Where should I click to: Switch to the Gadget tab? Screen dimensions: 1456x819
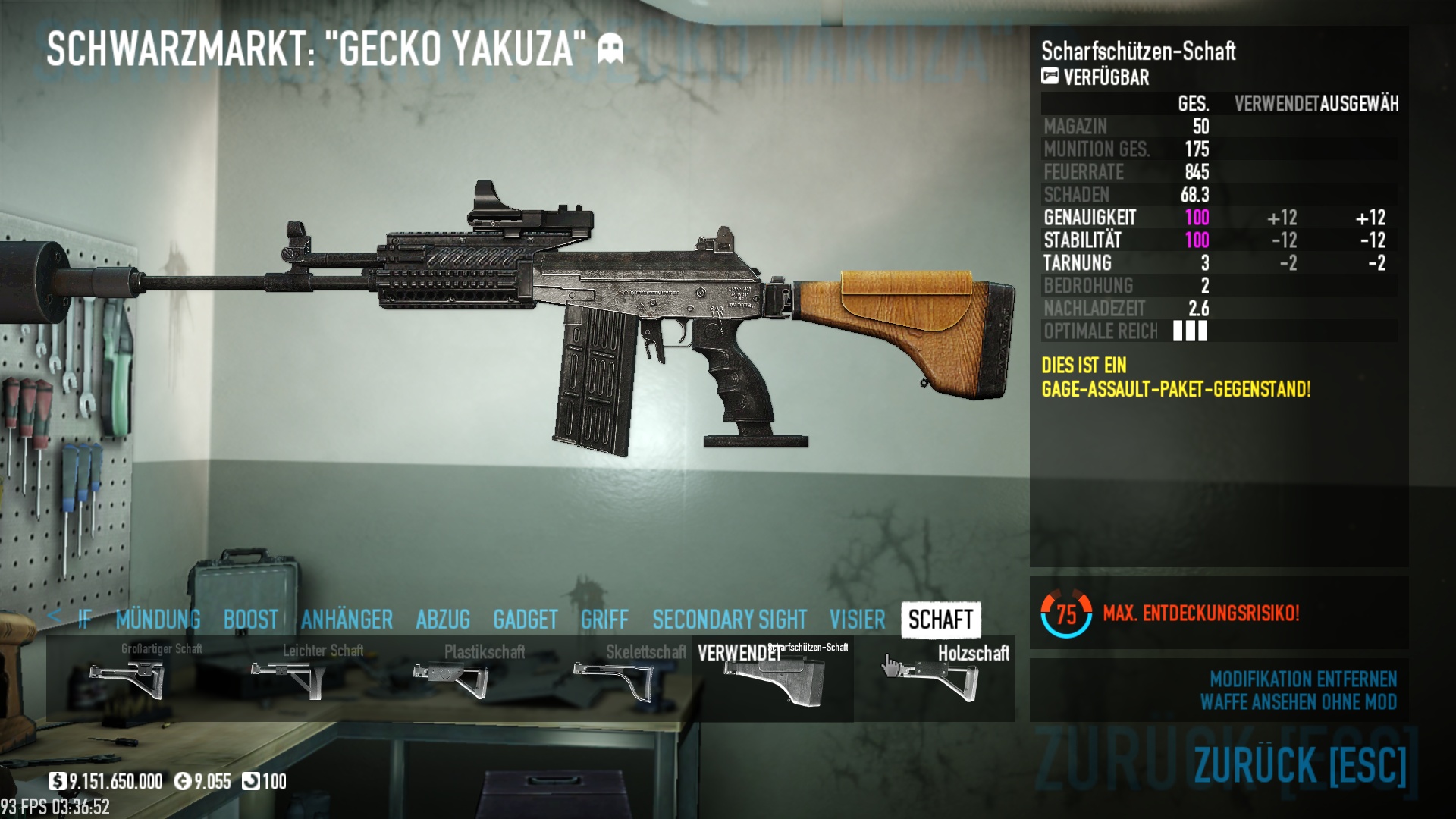pyautogui.click(x=525, y=620)
